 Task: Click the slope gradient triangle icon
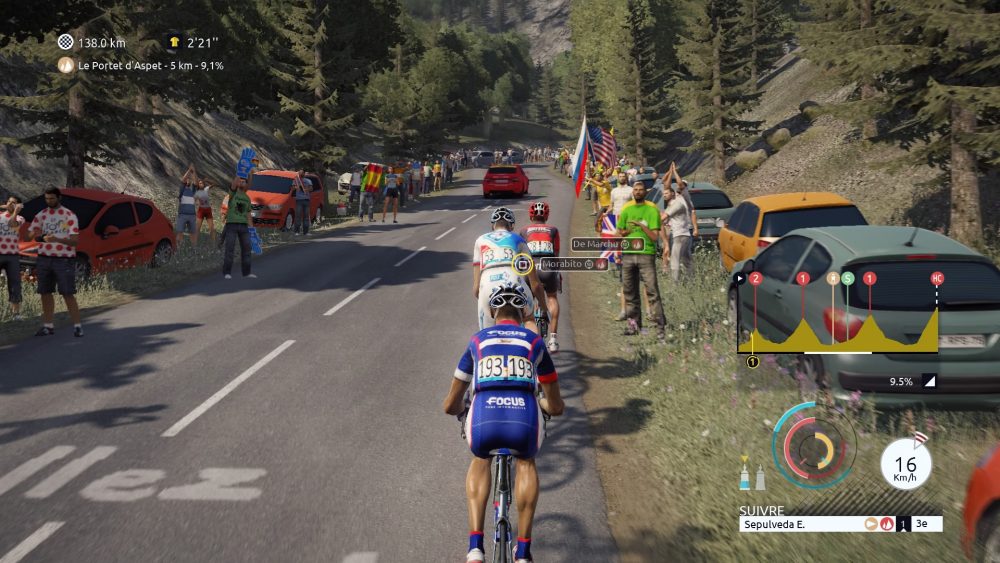coord(929,381)
